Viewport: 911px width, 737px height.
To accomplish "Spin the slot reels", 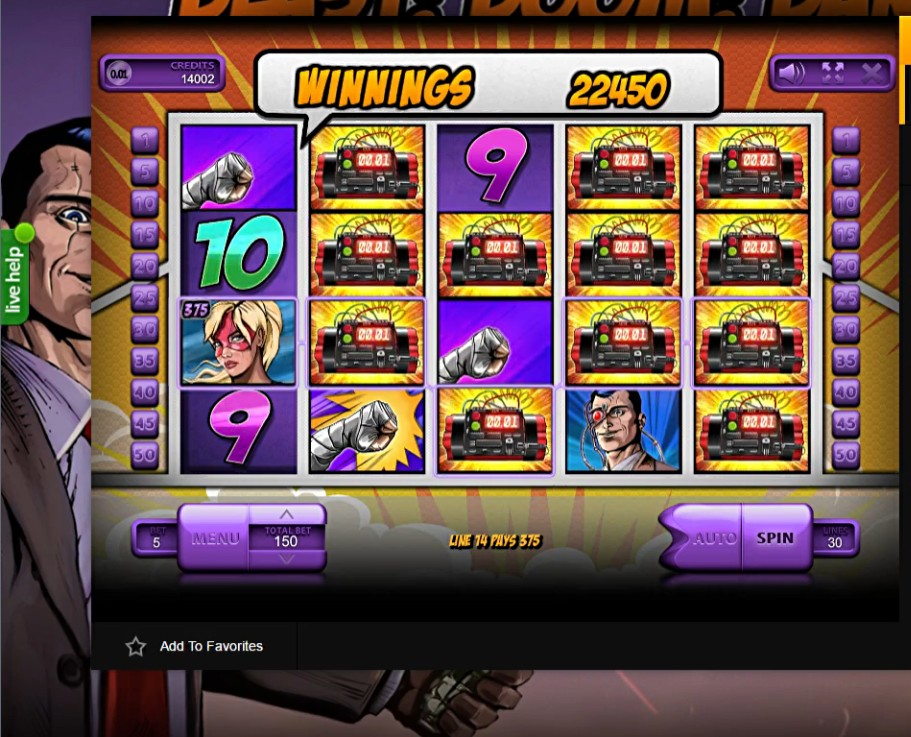I will click(x=775, y=538).
